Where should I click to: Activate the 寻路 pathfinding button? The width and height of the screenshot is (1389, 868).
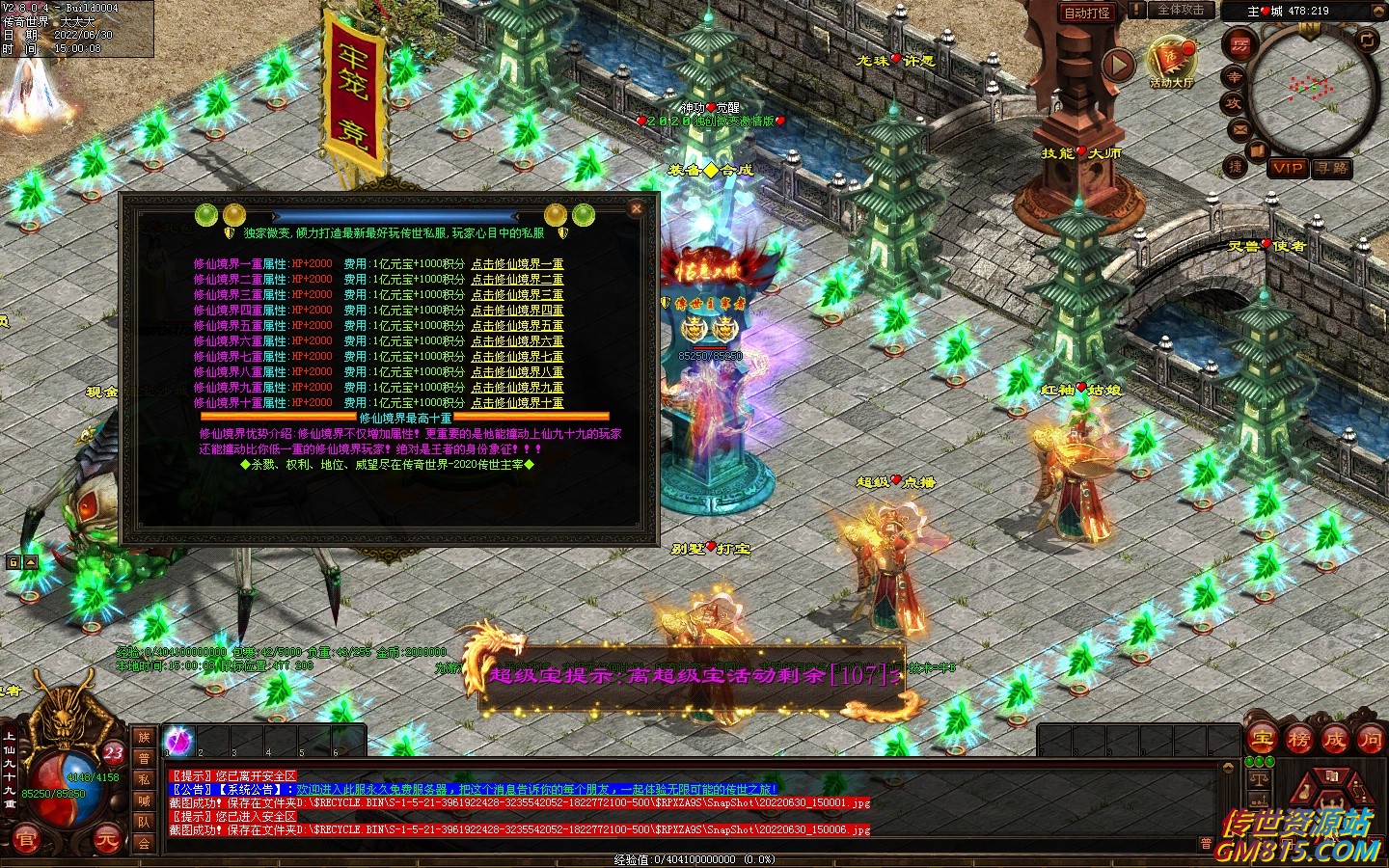click(1332, 168)
